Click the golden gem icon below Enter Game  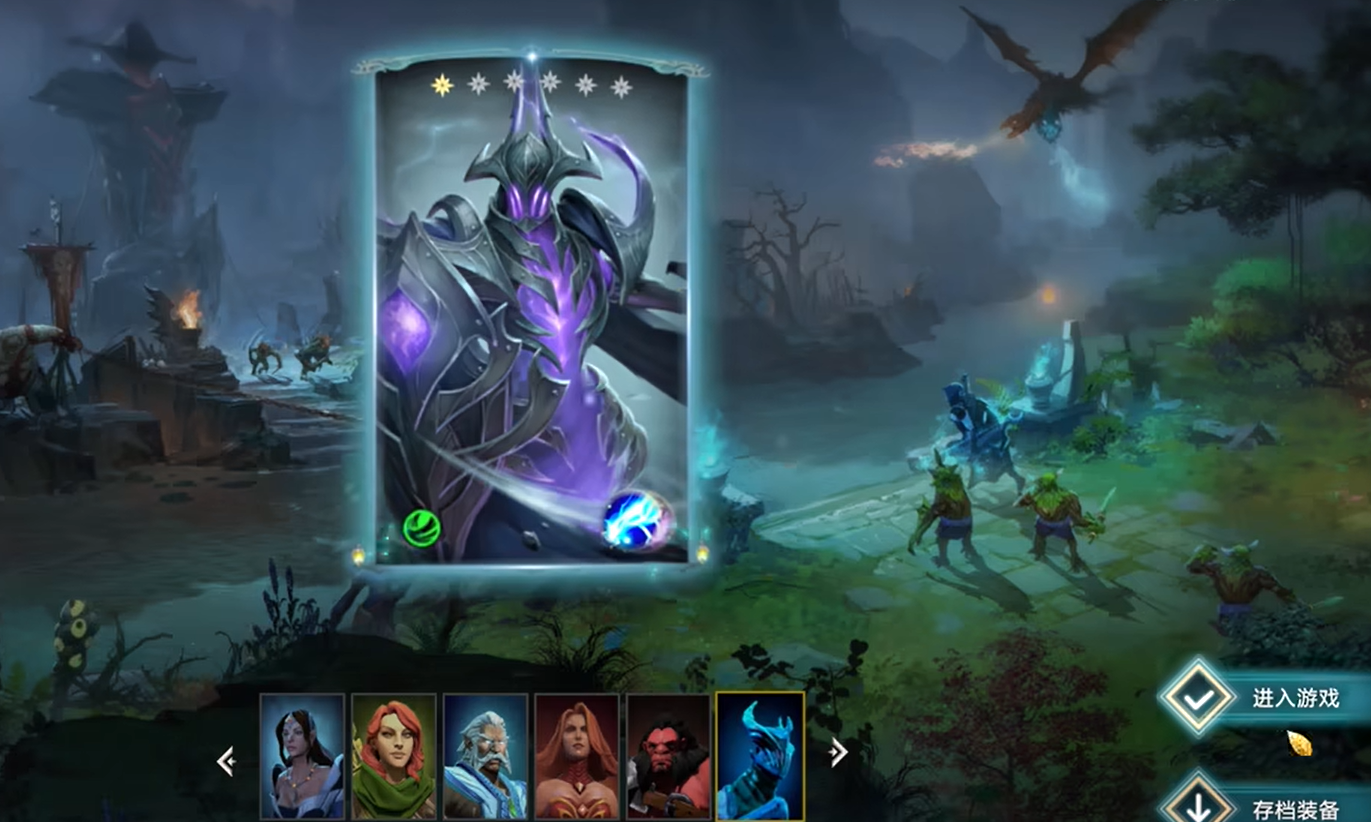(x=1300, y=745)
